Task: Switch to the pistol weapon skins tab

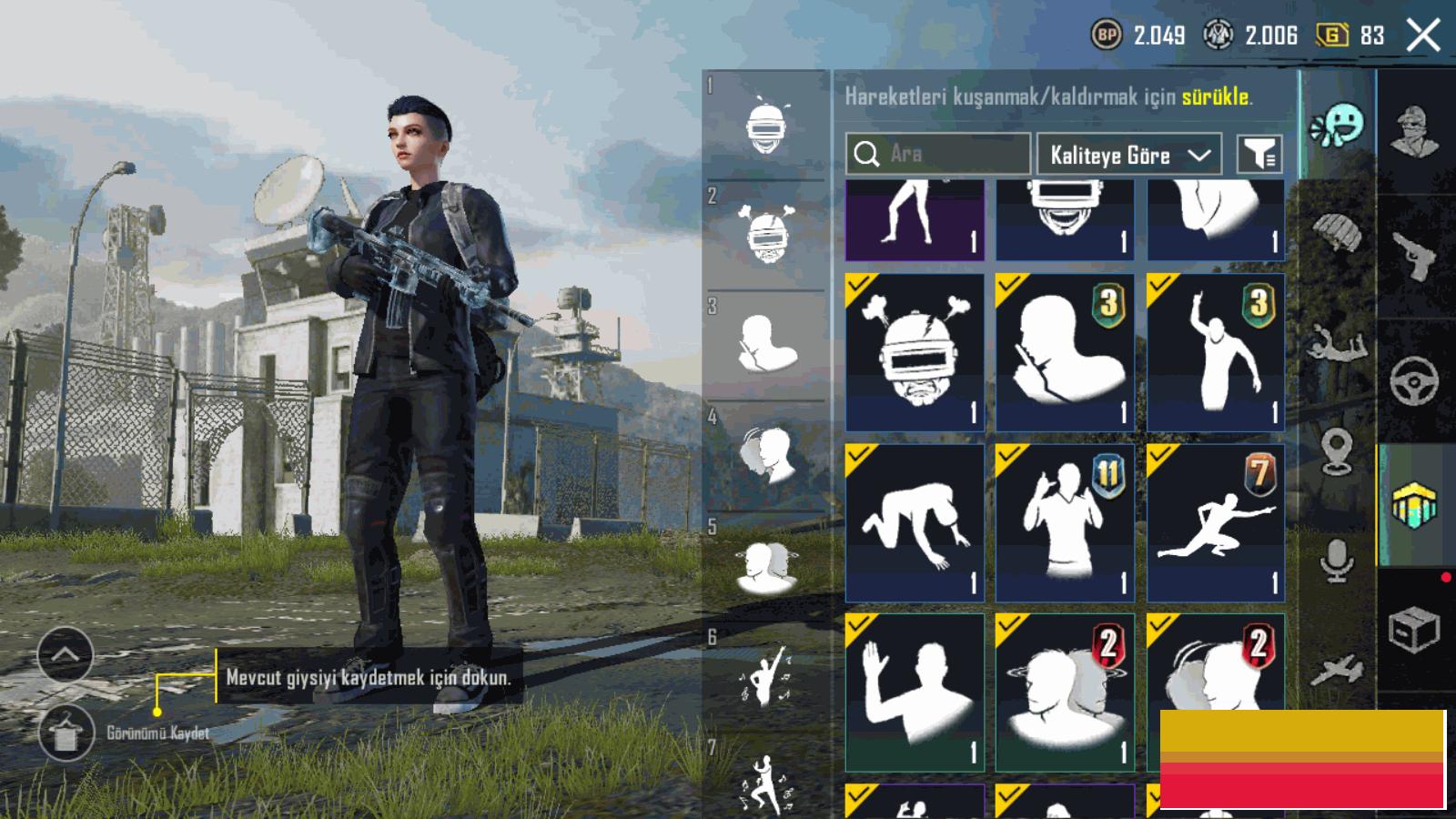Action: [1414, 257]
